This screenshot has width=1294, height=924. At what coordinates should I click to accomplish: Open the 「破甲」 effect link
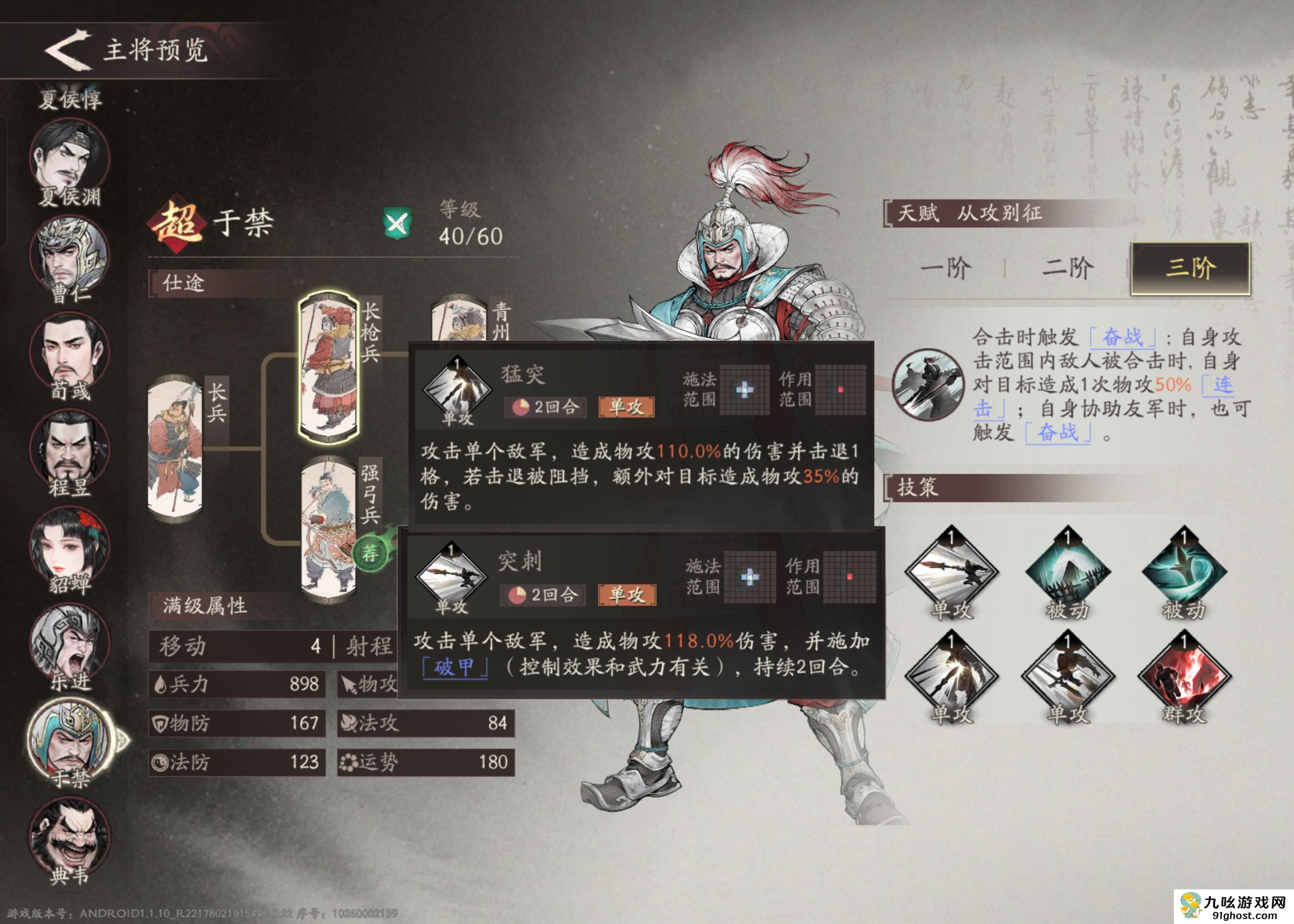point(455,667)
